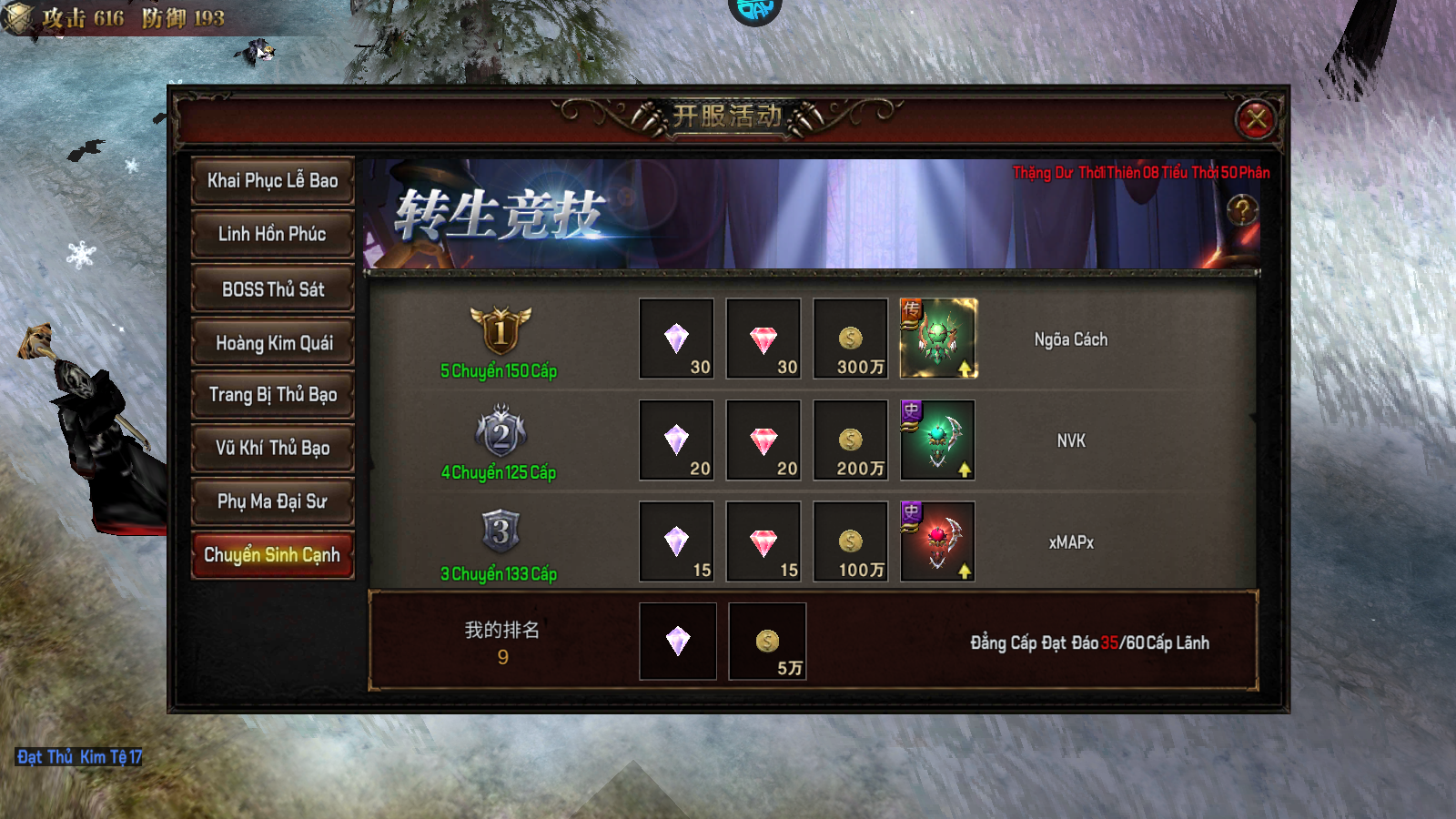Image resolution: width=1456 pixels, height=819 pixels.
Task: View the rank 1 300万 gold coin reward
Action: 851,339
